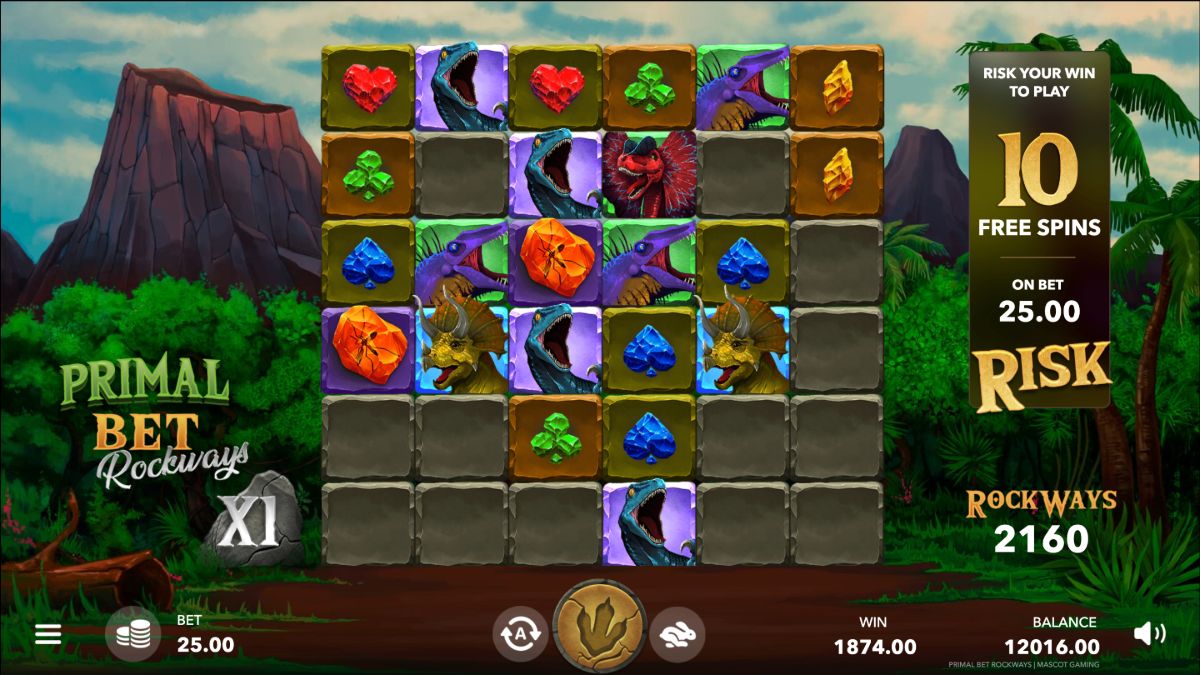This screenshot has width=1200, height=675.
Task: Toggle autoplay with the circular arrows button
Action: click(x=520, y=634)
